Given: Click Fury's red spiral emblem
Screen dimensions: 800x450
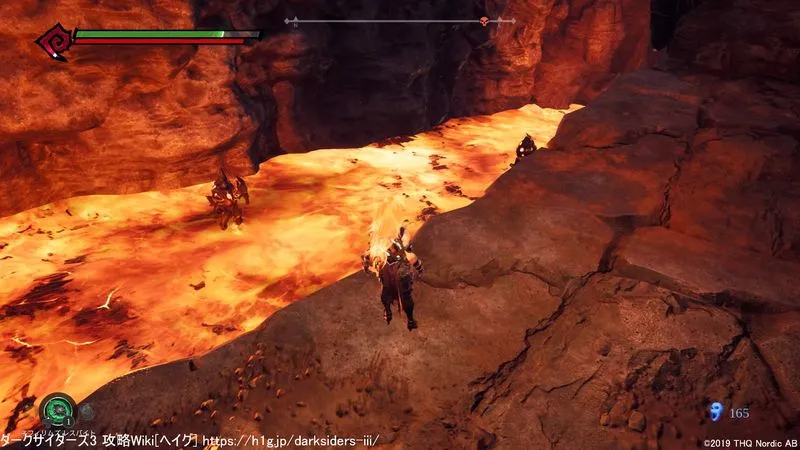Looking at the screenshot, I should [x=52, y=42].
